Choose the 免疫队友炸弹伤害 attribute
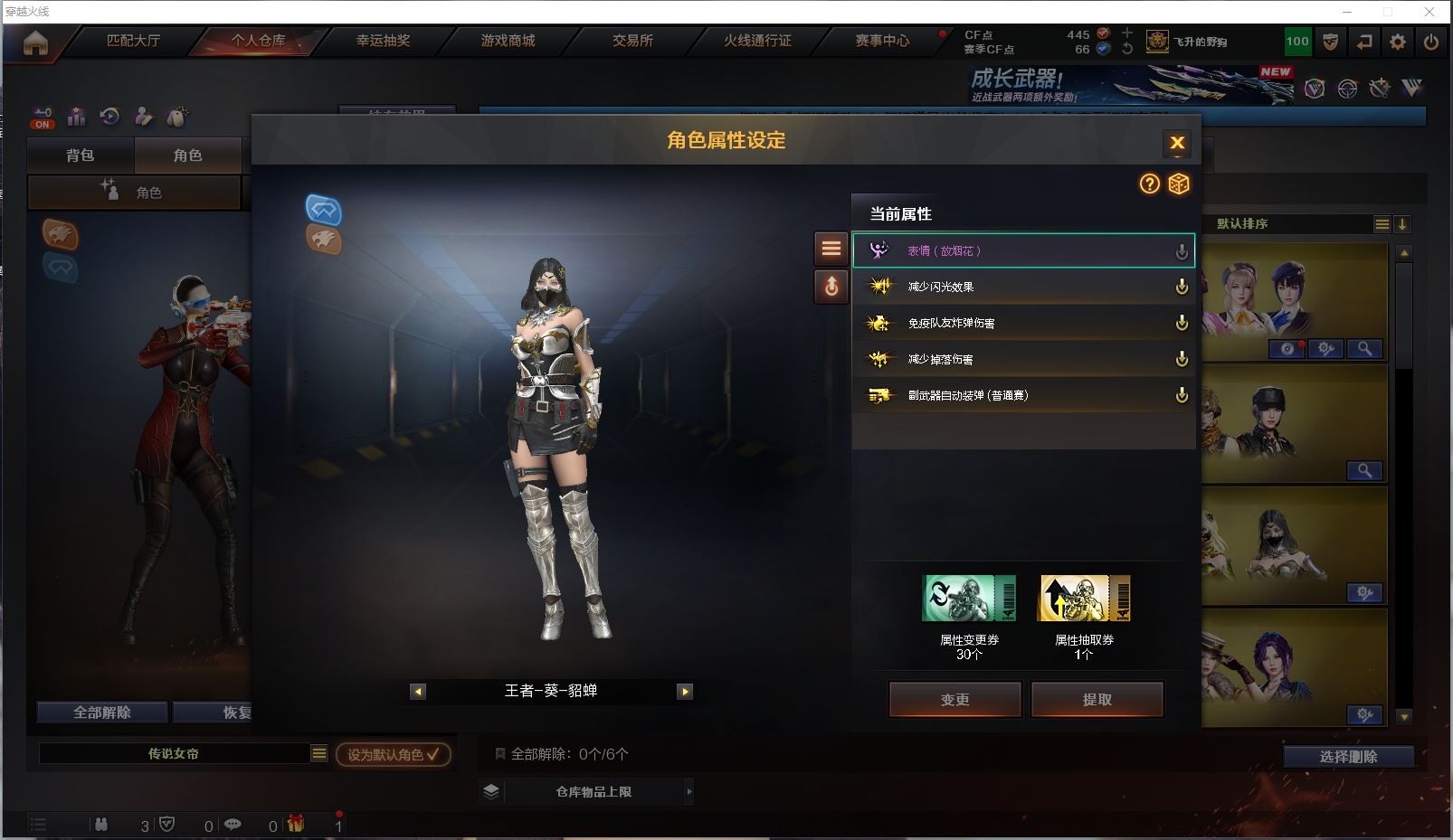 [x=1022, y=323]
